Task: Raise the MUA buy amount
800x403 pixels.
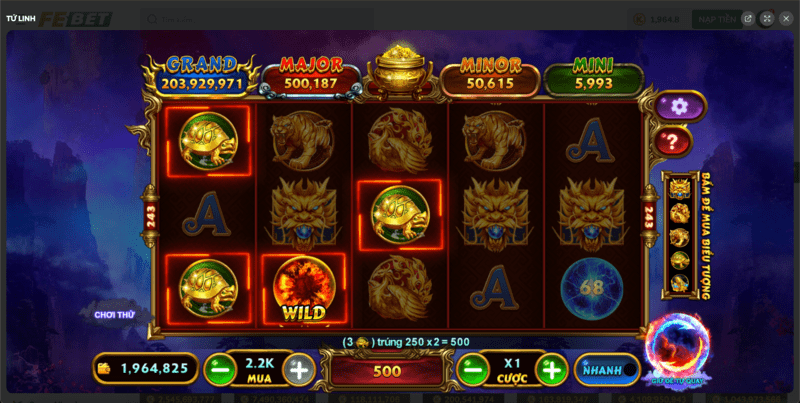Action: coord(298,369)
